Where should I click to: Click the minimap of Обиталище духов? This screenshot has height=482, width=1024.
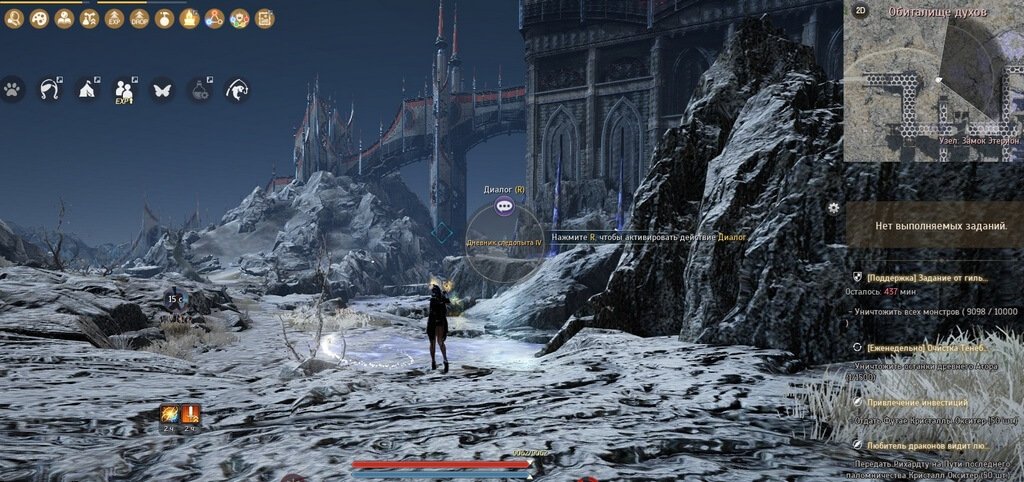(x=932, y=85)
